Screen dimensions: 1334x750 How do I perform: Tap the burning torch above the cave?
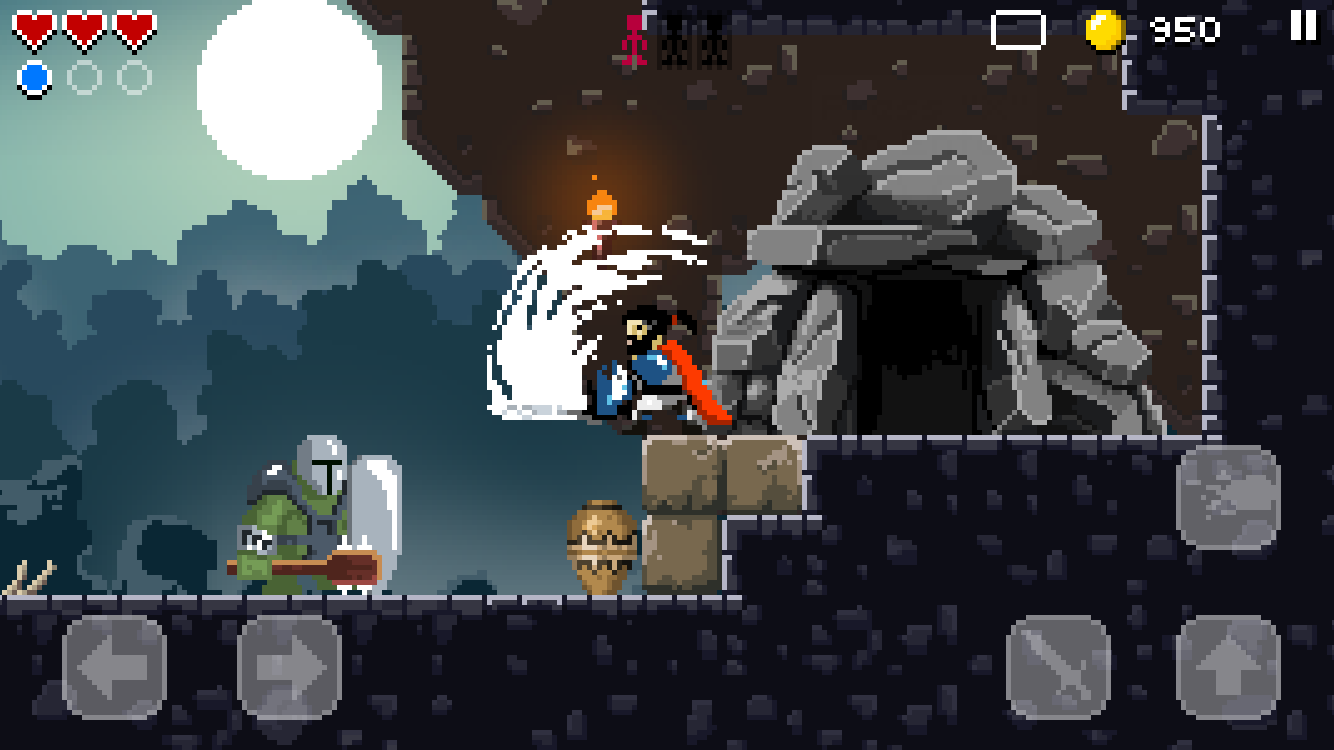[602, 205]
